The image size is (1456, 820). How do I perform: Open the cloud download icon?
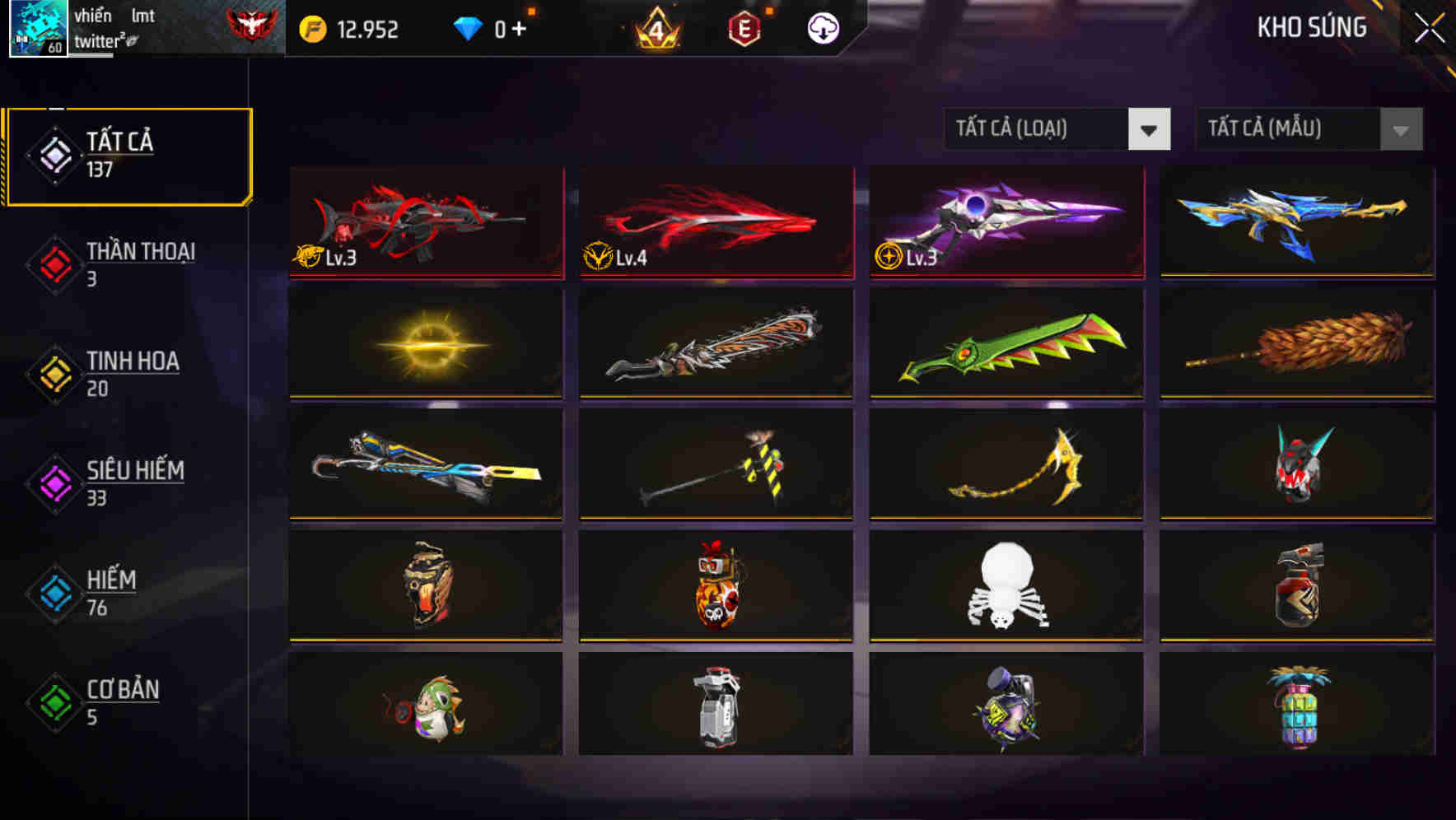point(823,29)
